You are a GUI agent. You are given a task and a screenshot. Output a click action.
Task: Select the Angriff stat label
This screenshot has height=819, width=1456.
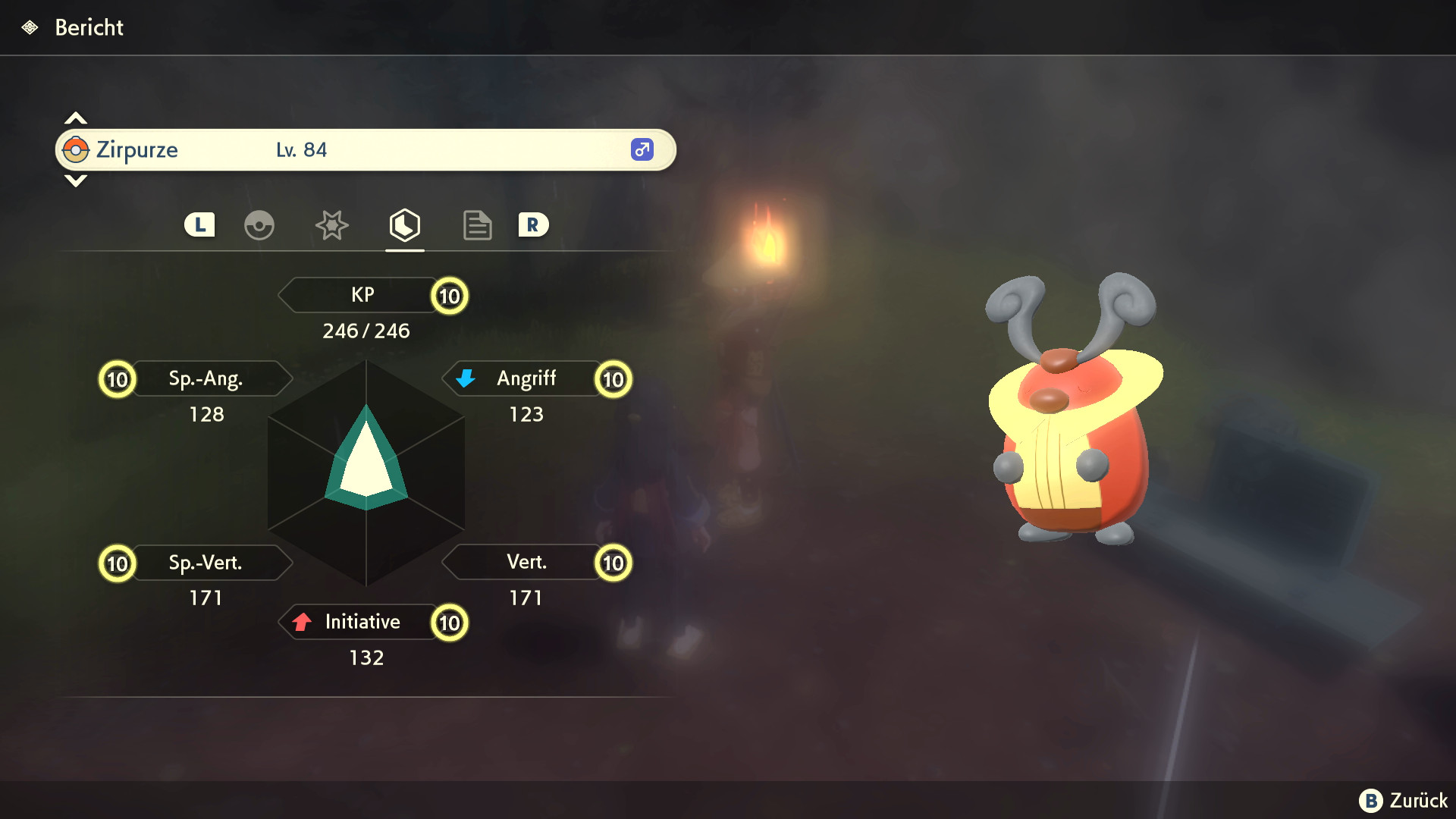(526, 378)
